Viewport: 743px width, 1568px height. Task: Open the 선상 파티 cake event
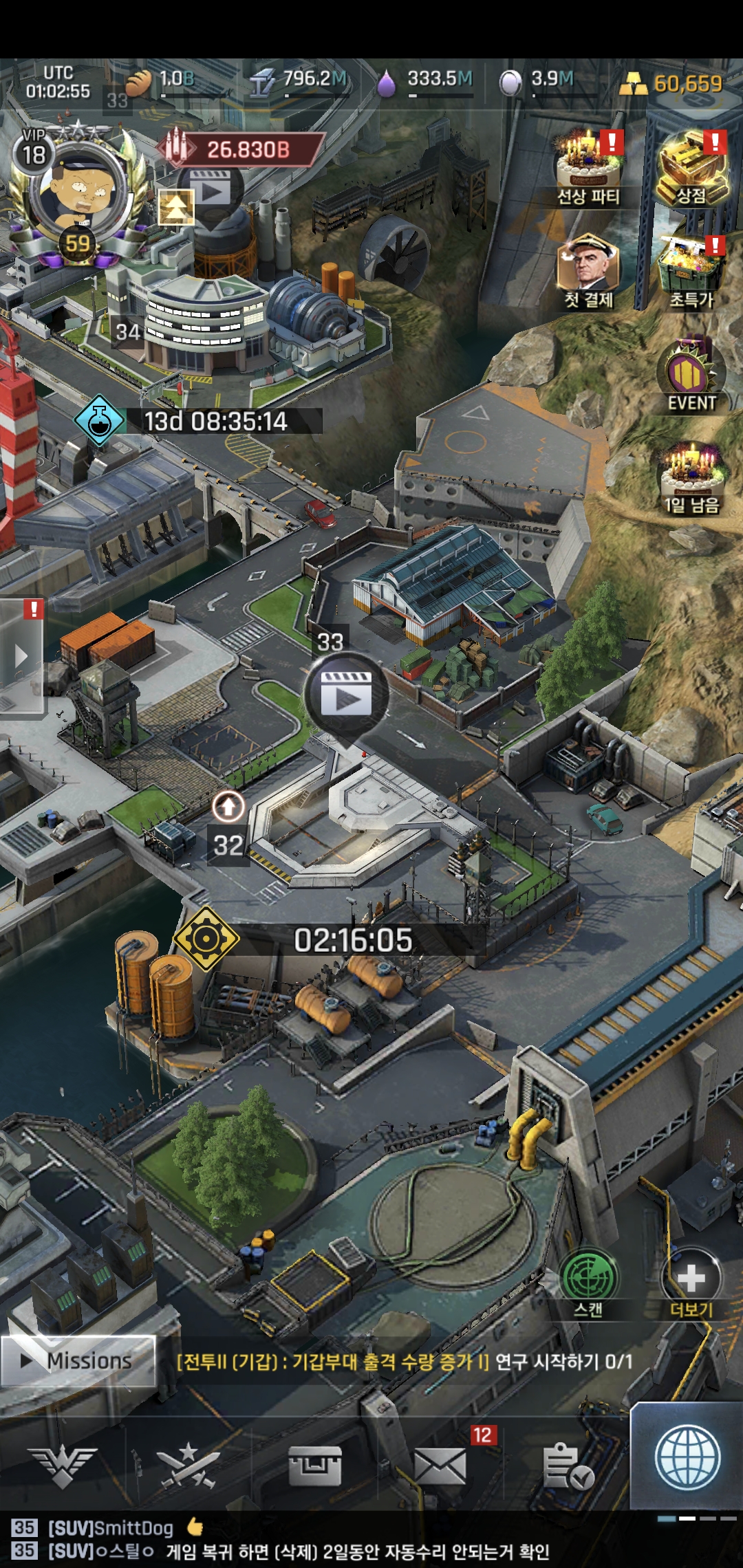coord(588,169)
